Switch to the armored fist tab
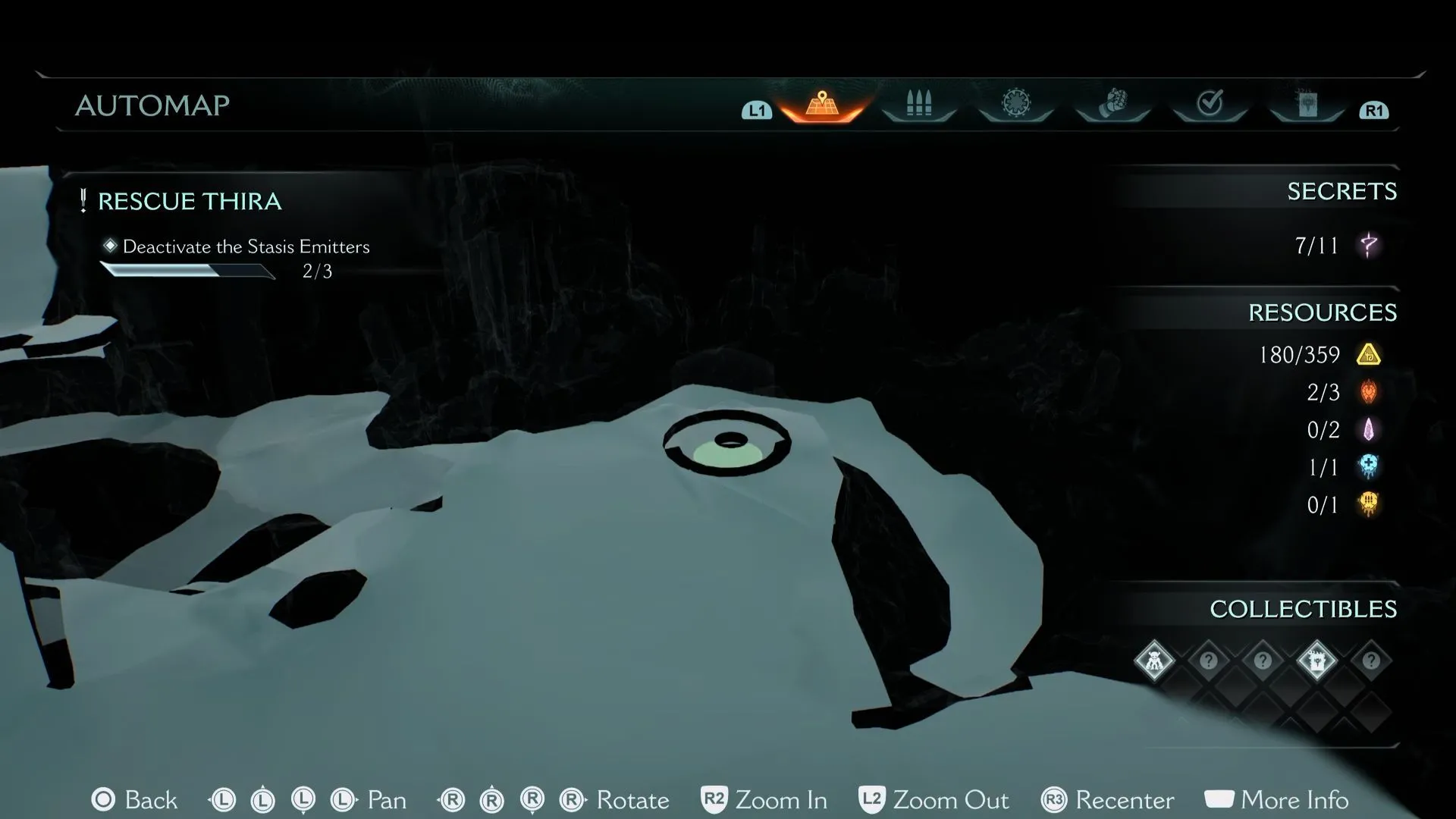 pyautogui.click(x=1112, y=104)
